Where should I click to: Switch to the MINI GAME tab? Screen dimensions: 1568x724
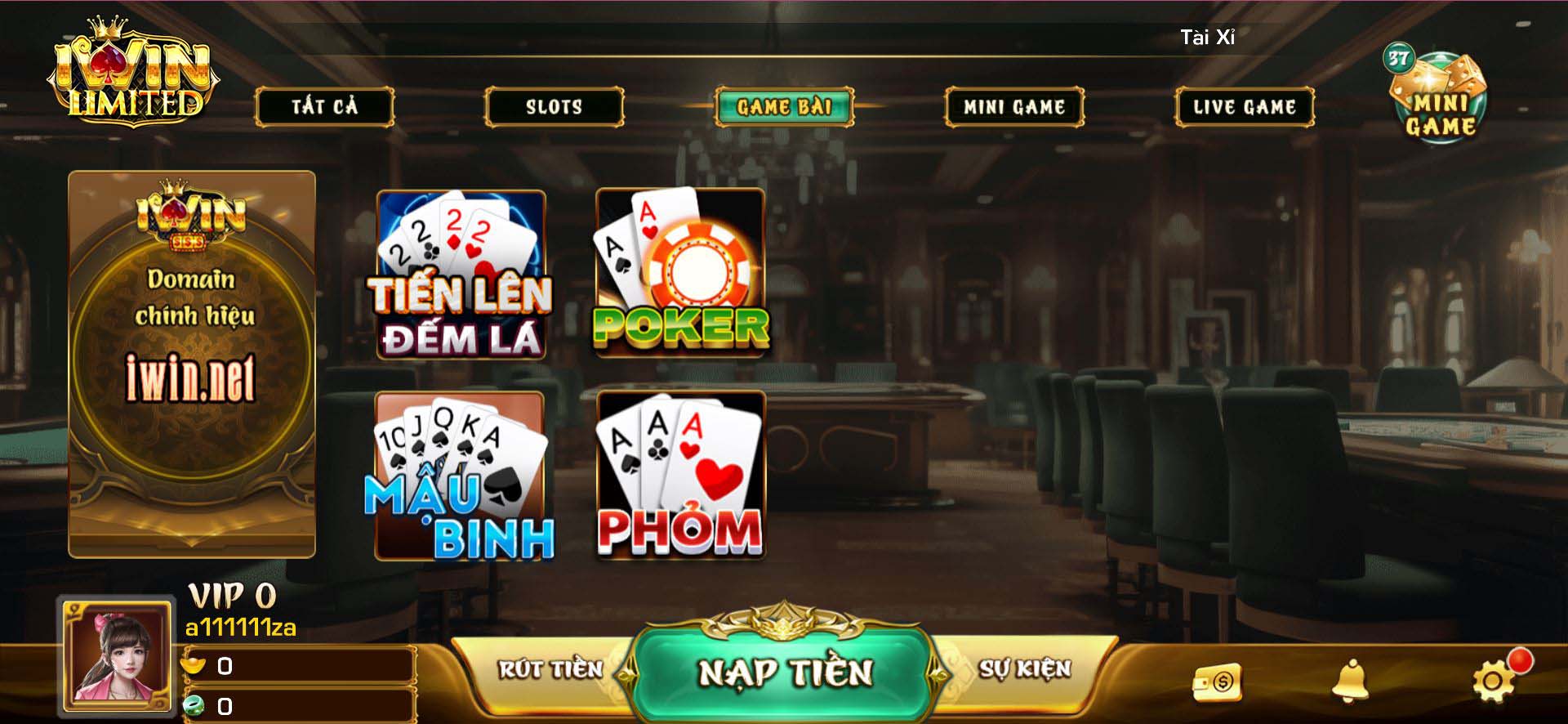pyautogui.click(x=1015, y=105)
